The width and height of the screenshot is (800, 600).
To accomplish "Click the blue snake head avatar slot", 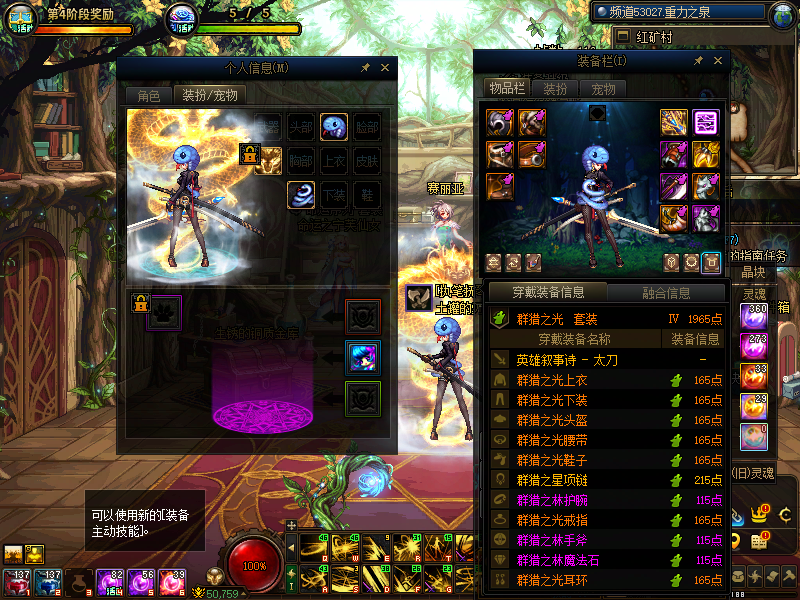I will point(334,127).
